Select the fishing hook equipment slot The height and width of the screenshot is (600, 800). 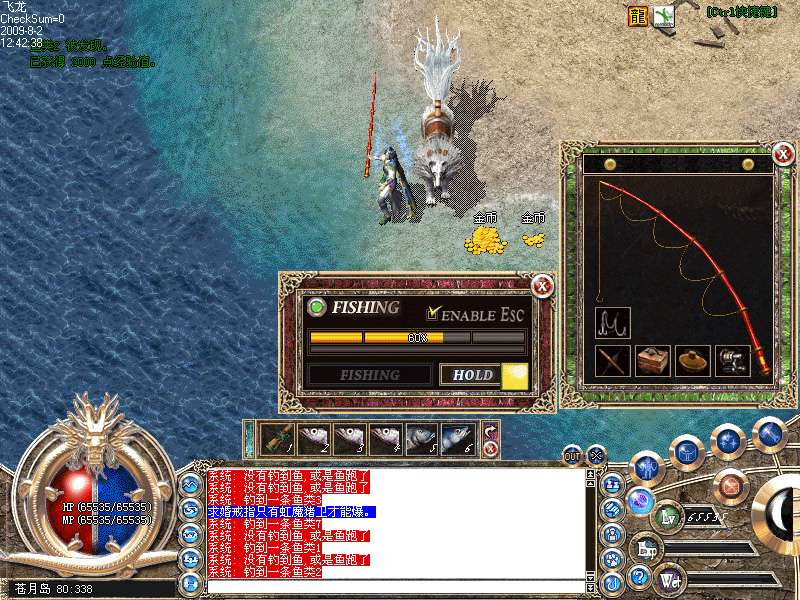click(x=612, y=322)
